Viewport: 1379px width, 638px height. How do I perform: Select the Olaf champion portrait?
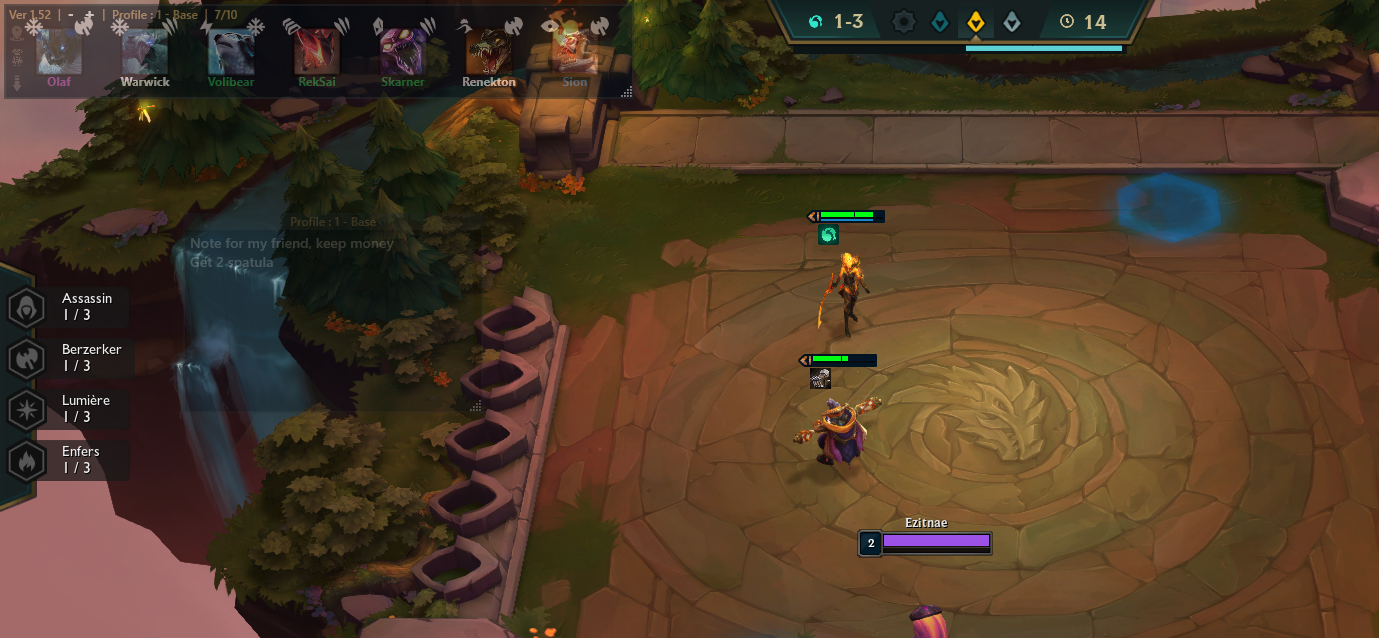(x=59, y=53)
